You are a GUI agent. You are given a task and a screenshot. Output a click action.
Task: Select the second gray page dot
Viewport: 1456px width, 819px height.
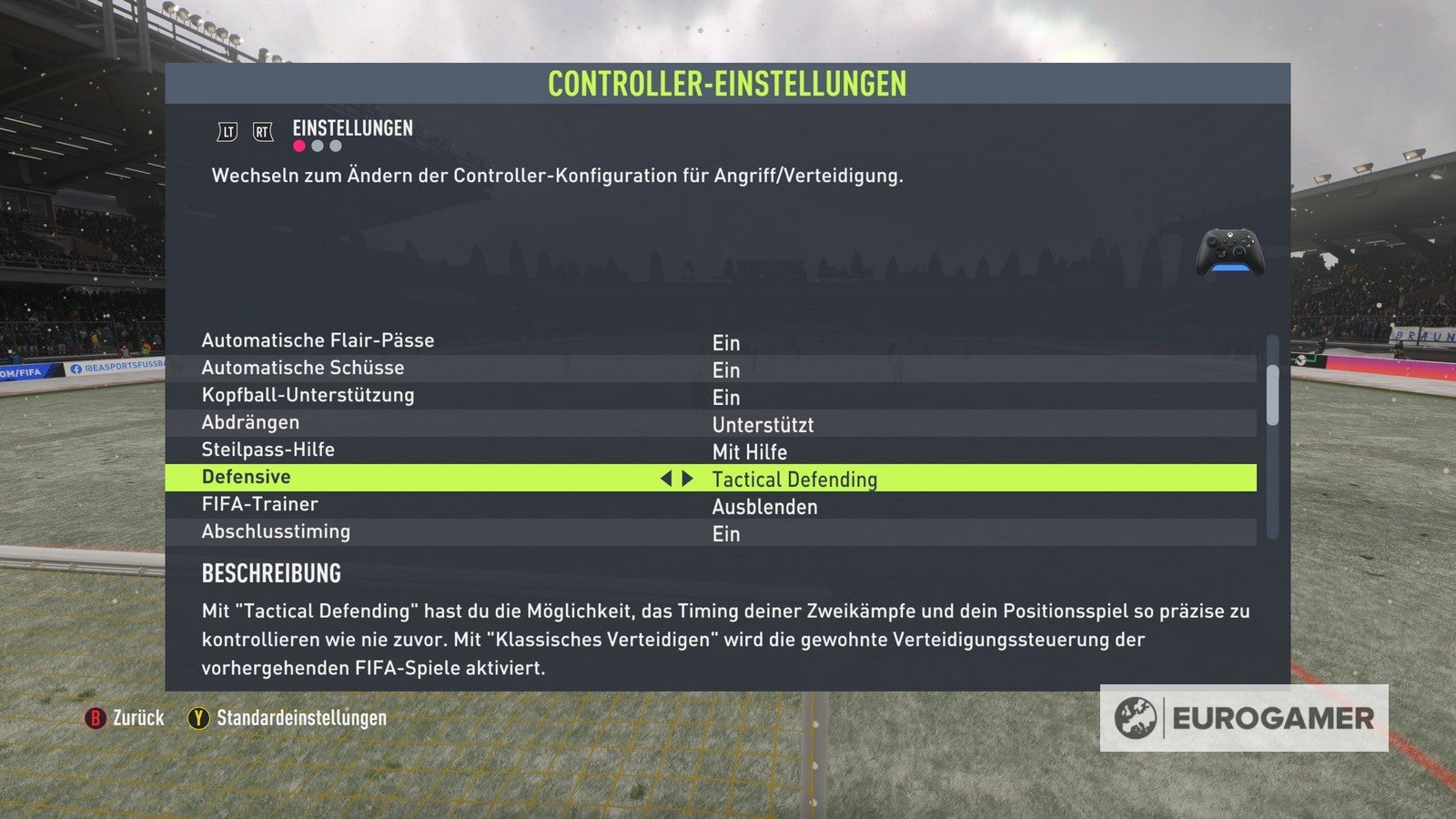318,146
